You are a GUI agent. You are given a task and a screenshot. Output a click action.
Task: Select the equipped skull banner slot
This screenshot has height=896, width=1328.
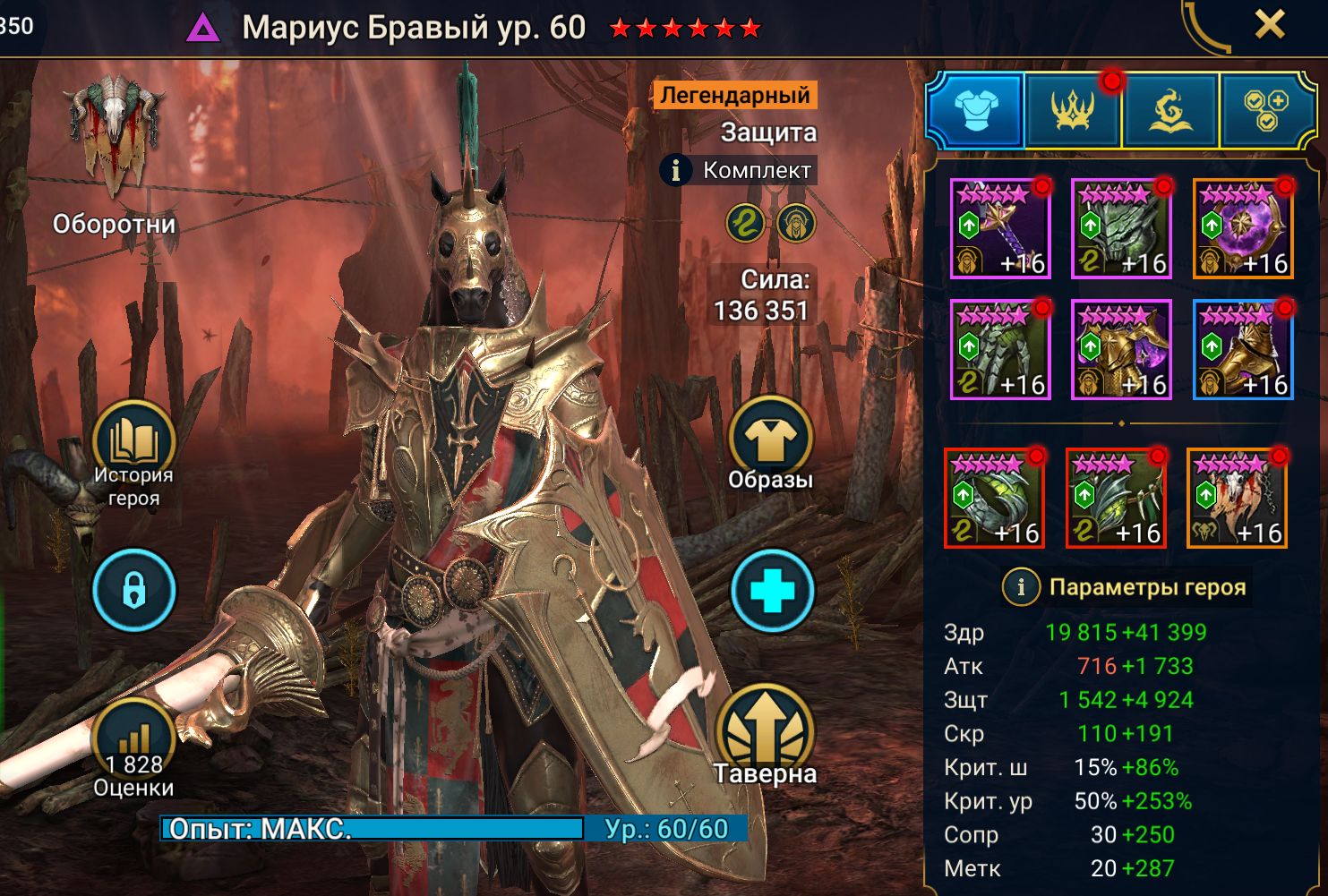point(1237,498)
